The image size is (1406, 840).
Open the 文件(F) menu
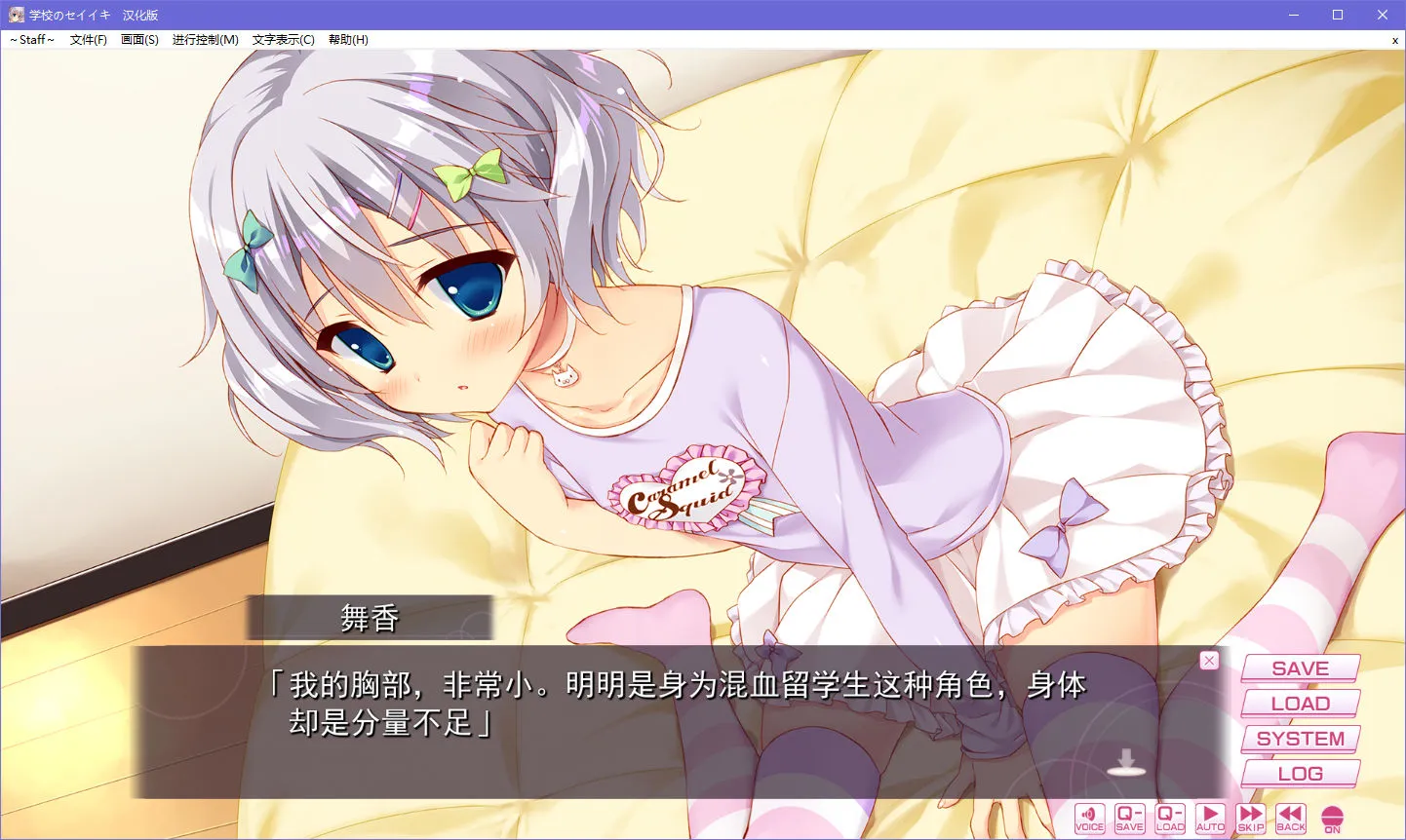coord(88,40)
